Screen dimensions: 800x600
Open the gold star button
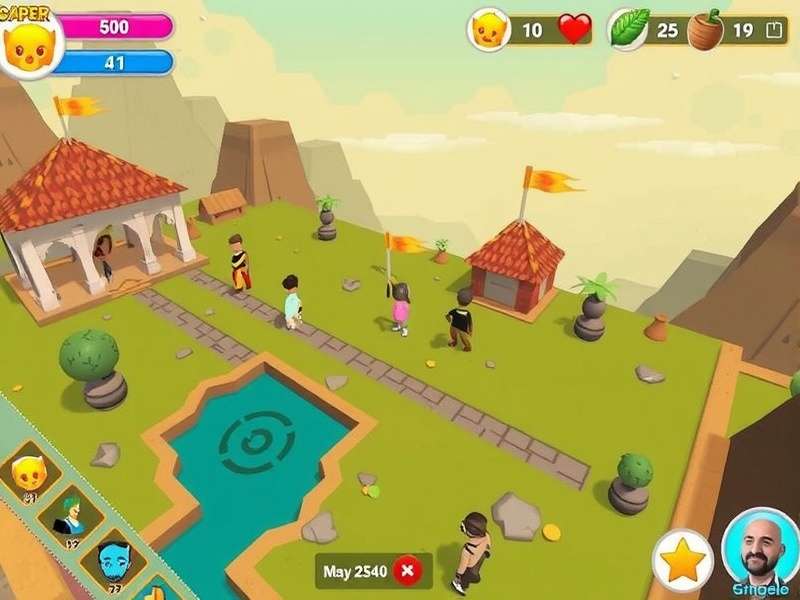[x=683, y=561]
